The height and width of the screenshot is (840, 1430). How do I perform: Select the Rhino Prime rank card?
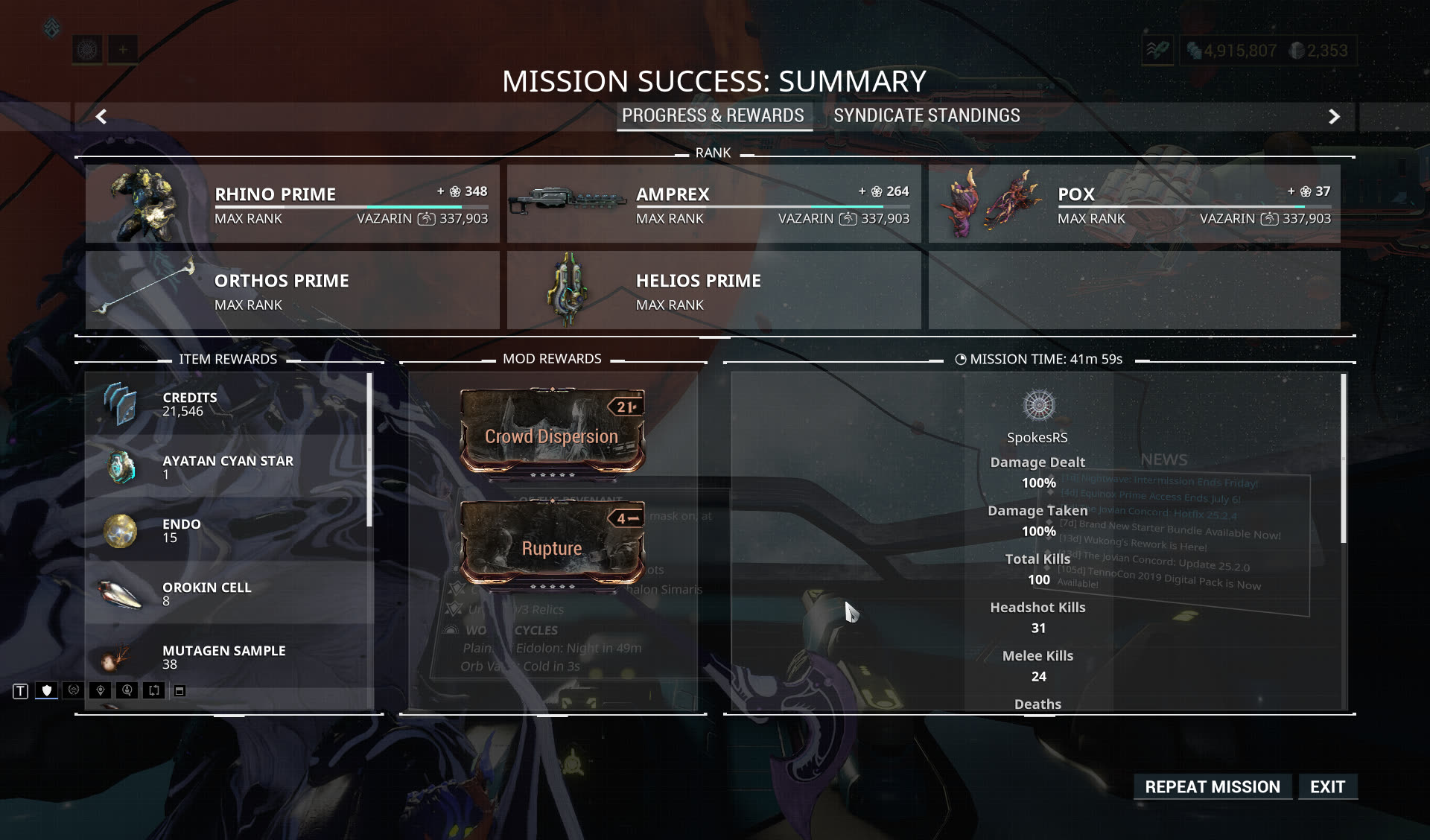pos(292,204)
